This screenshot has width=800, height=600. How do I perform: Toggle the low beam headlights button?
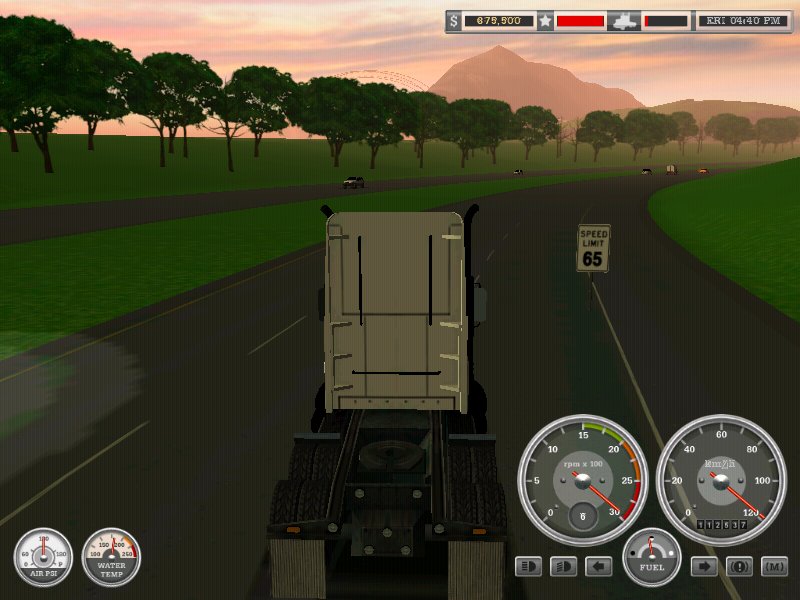564,567
